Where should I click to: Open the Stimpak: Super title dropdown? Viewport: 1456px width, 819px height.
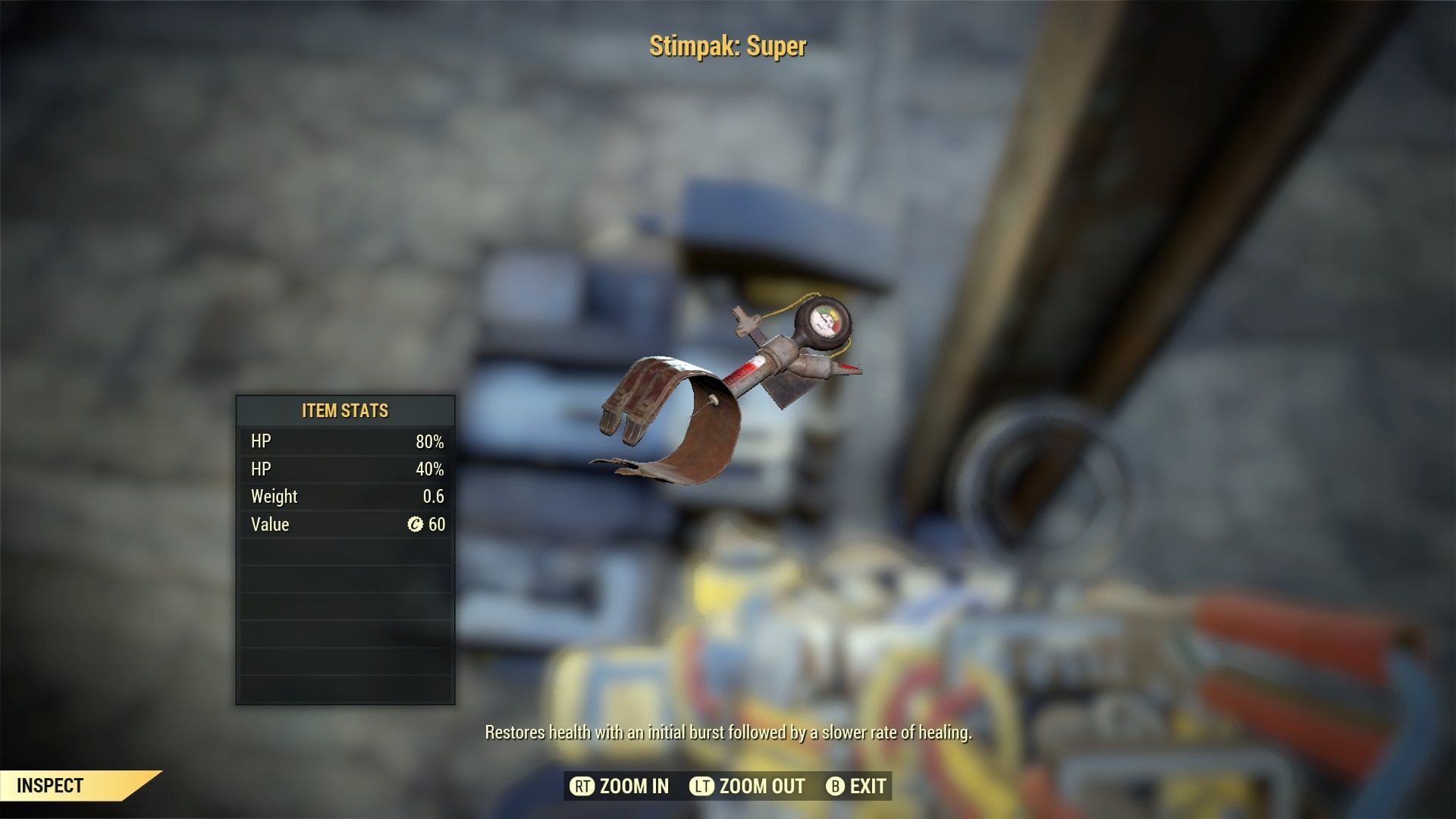click(x=726, y=47)
